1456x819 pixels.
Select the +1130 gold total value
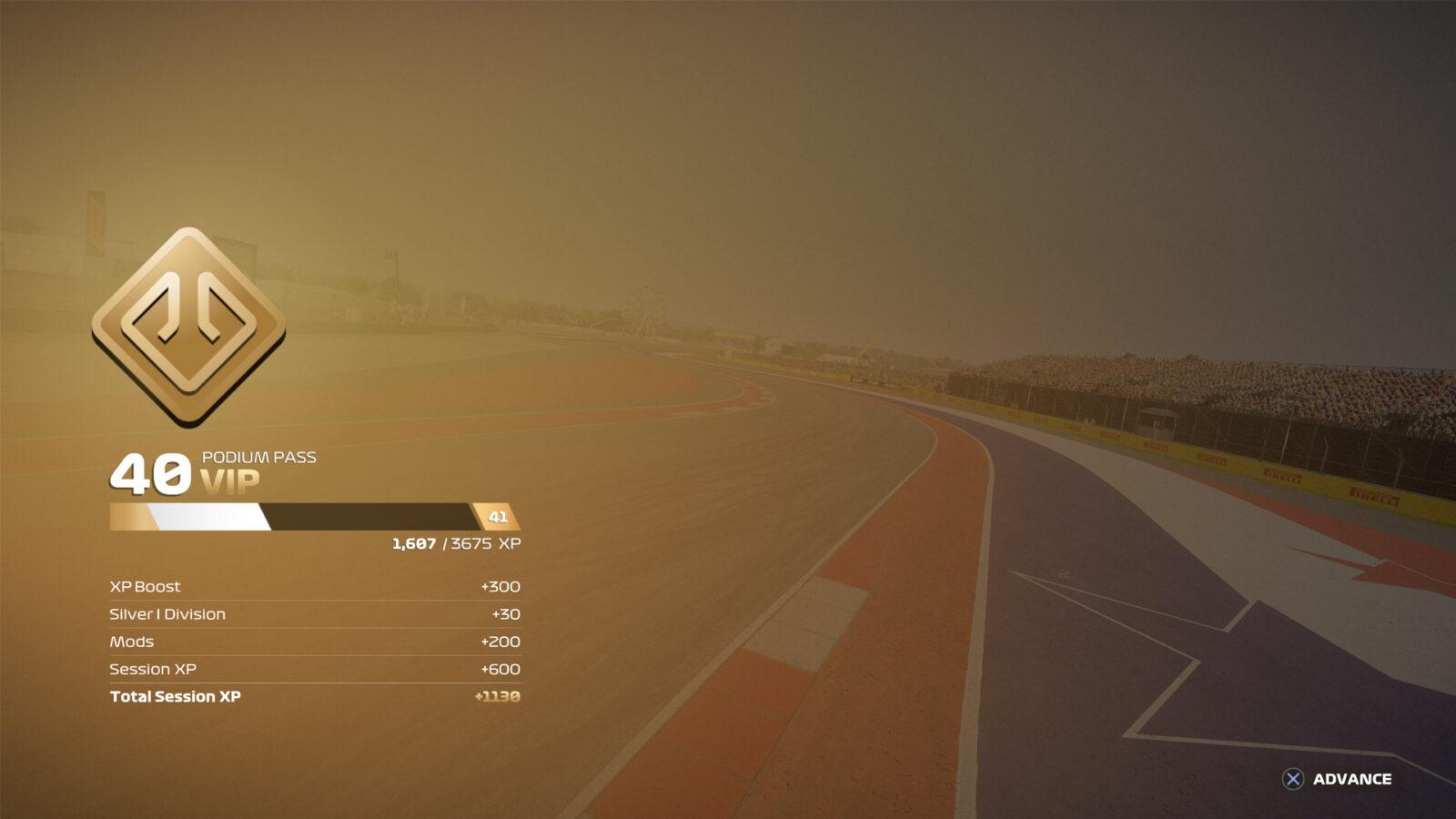tap(496, 696)
